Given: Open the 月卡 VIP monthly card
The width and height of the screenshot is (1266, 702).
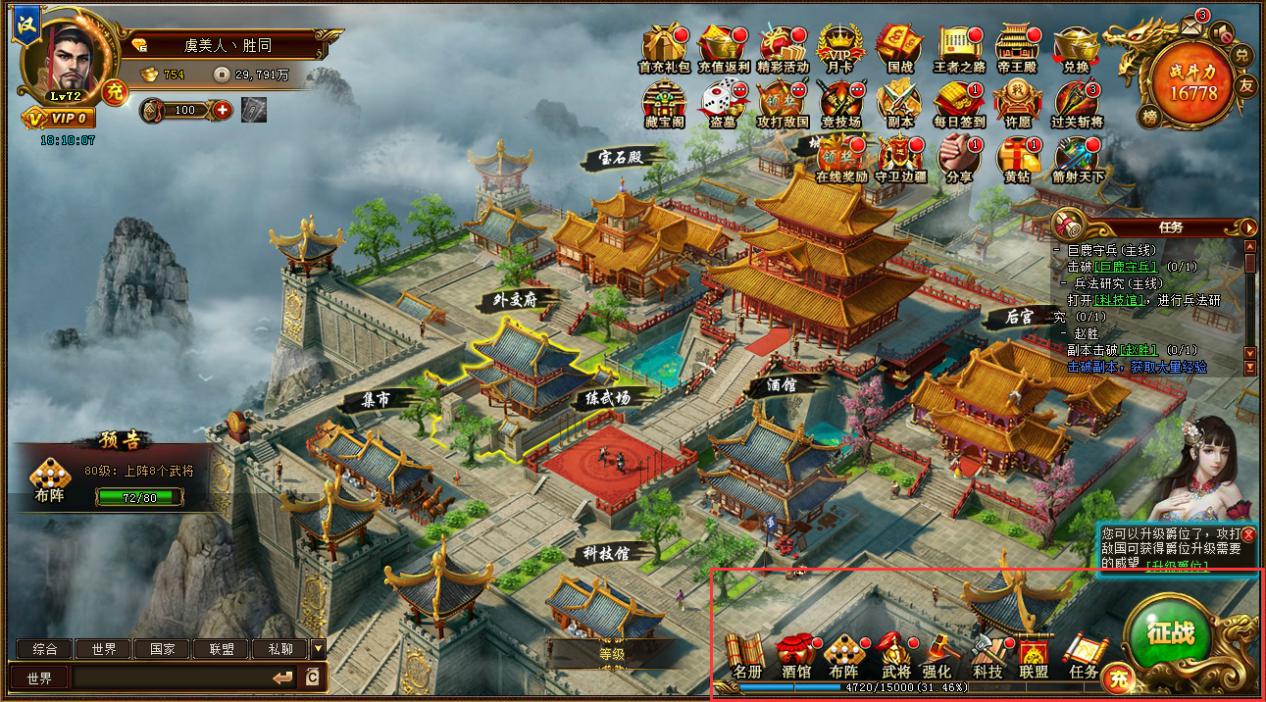Looking at the screenshot, I should [x=839, y=47].
